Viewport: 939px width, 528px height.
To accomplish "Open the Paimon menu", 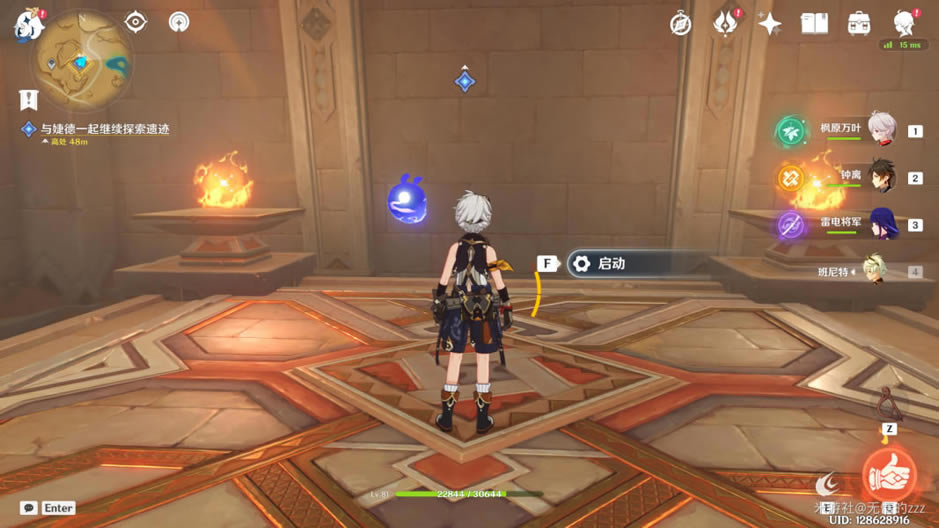I will tap(27, 25).
